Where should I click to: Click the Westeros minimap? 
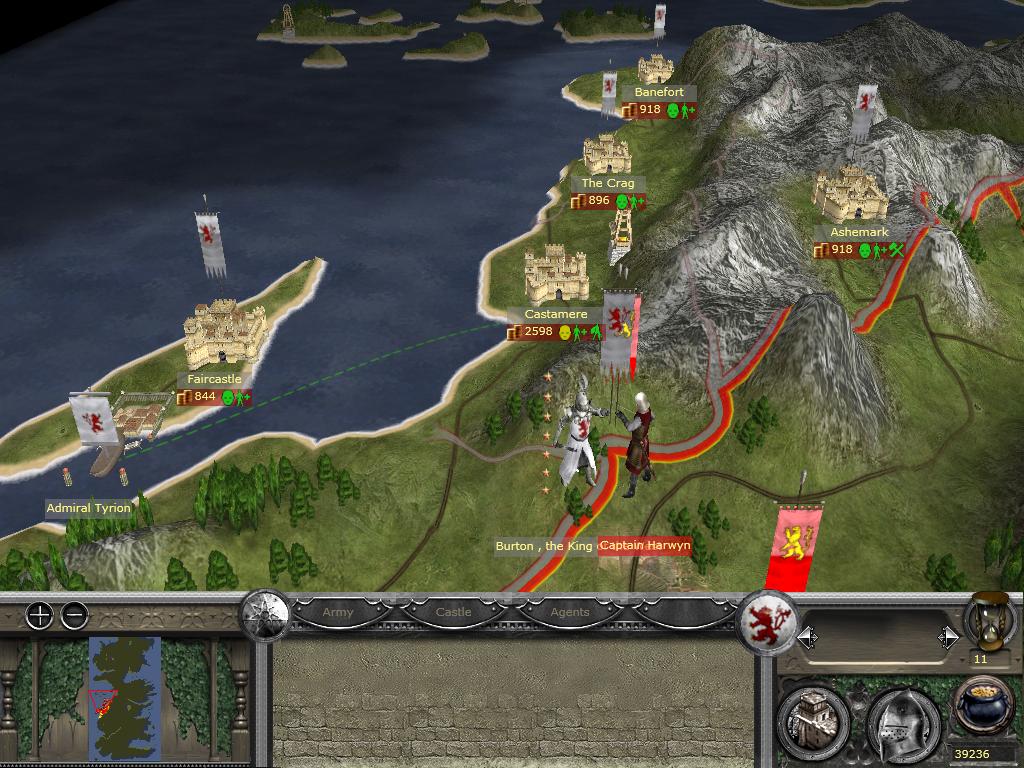click(125, 698)
